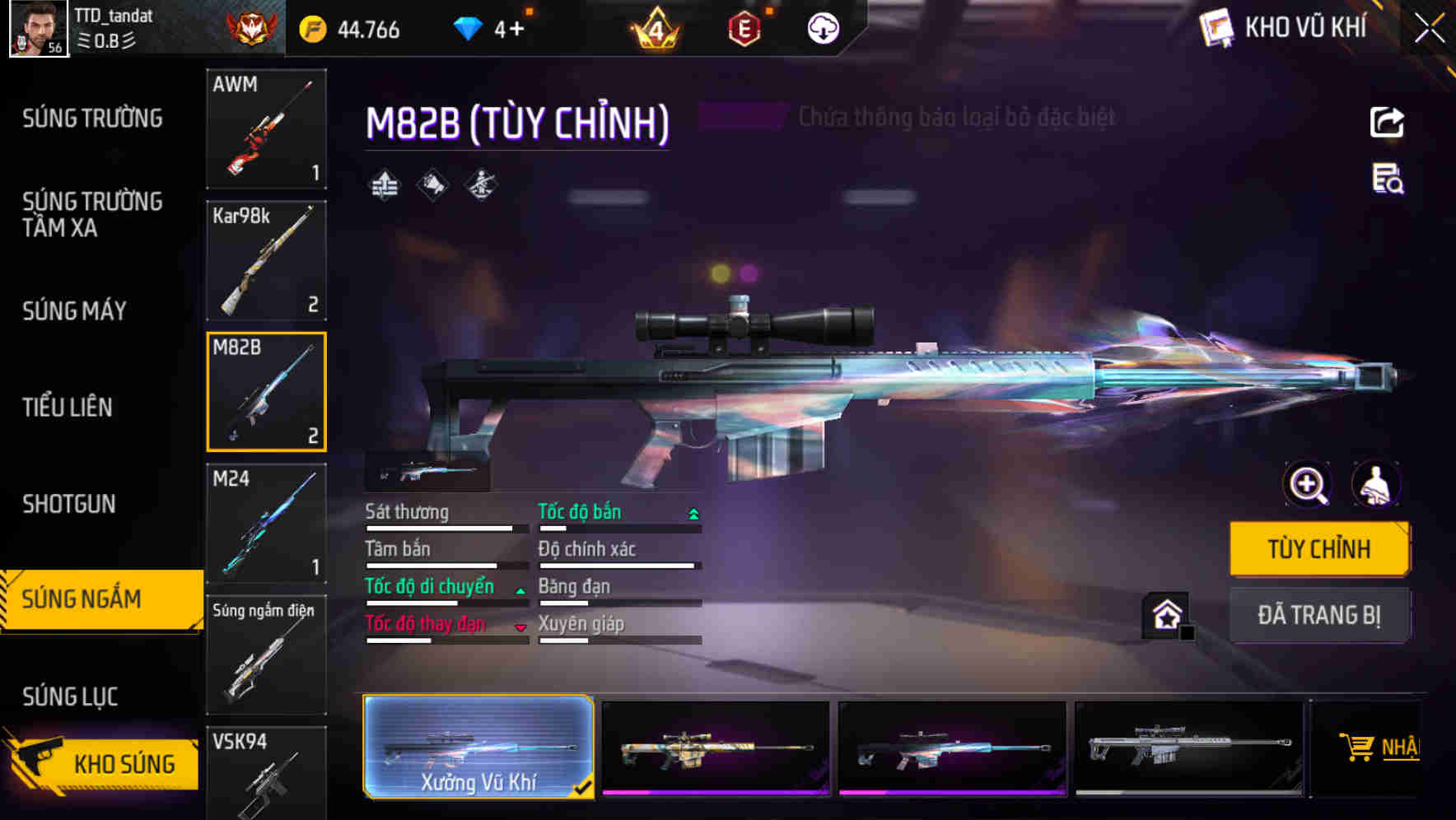The width and height of the screenshot is (1456, 820).
Task: Click the star favorite icon near Đã Trang Bị
Action: click(x=1164, y=614)
